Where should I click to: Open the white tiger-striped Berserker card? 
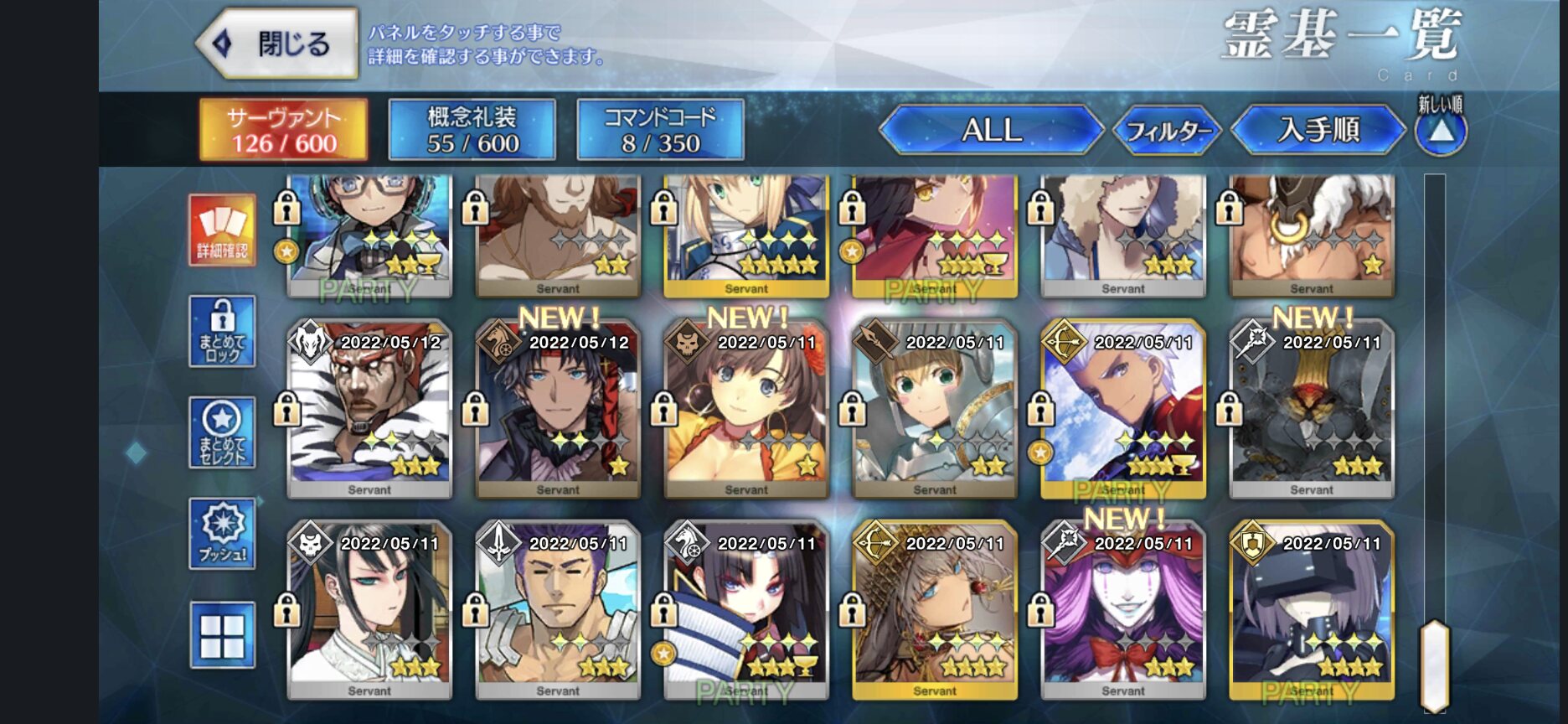pos(369,411)
